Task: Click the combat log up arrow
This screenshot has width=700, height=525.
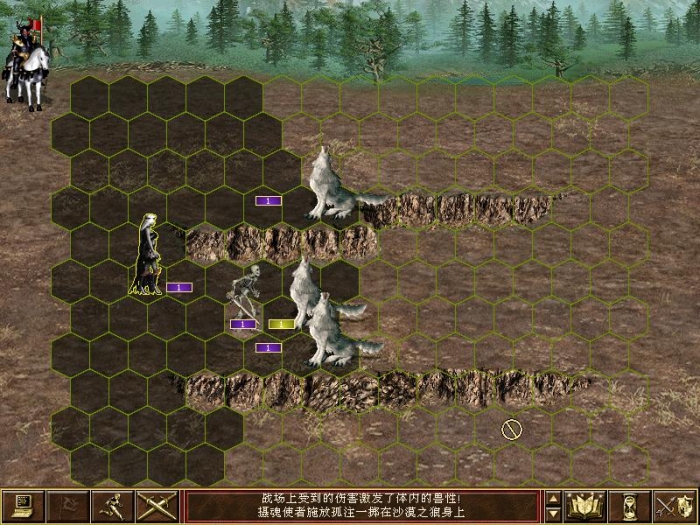Action: (553, 498)
